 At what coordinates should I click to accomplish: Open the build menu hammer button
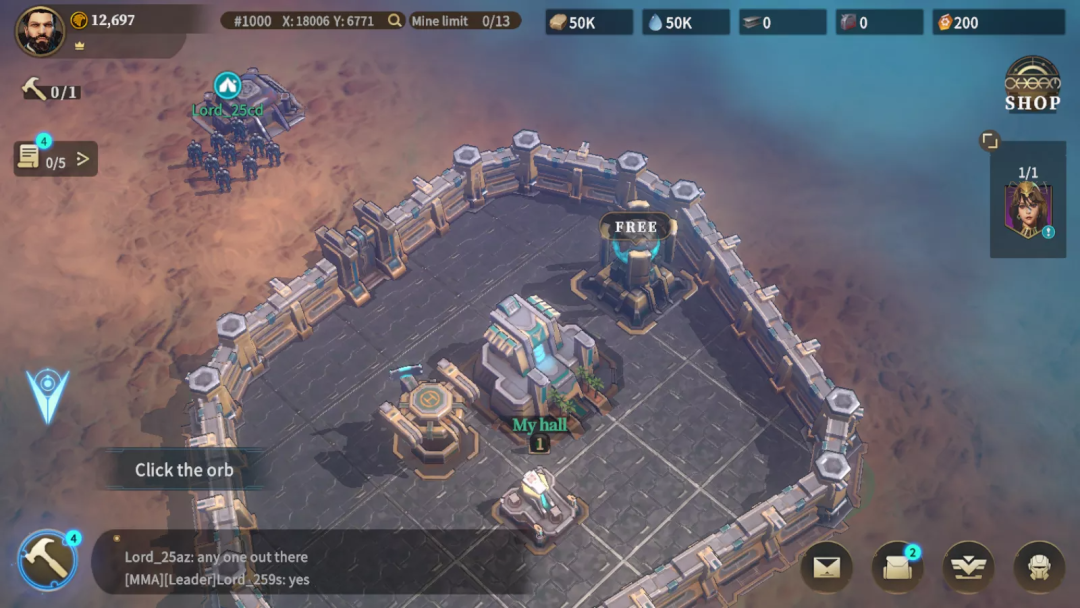47,559
